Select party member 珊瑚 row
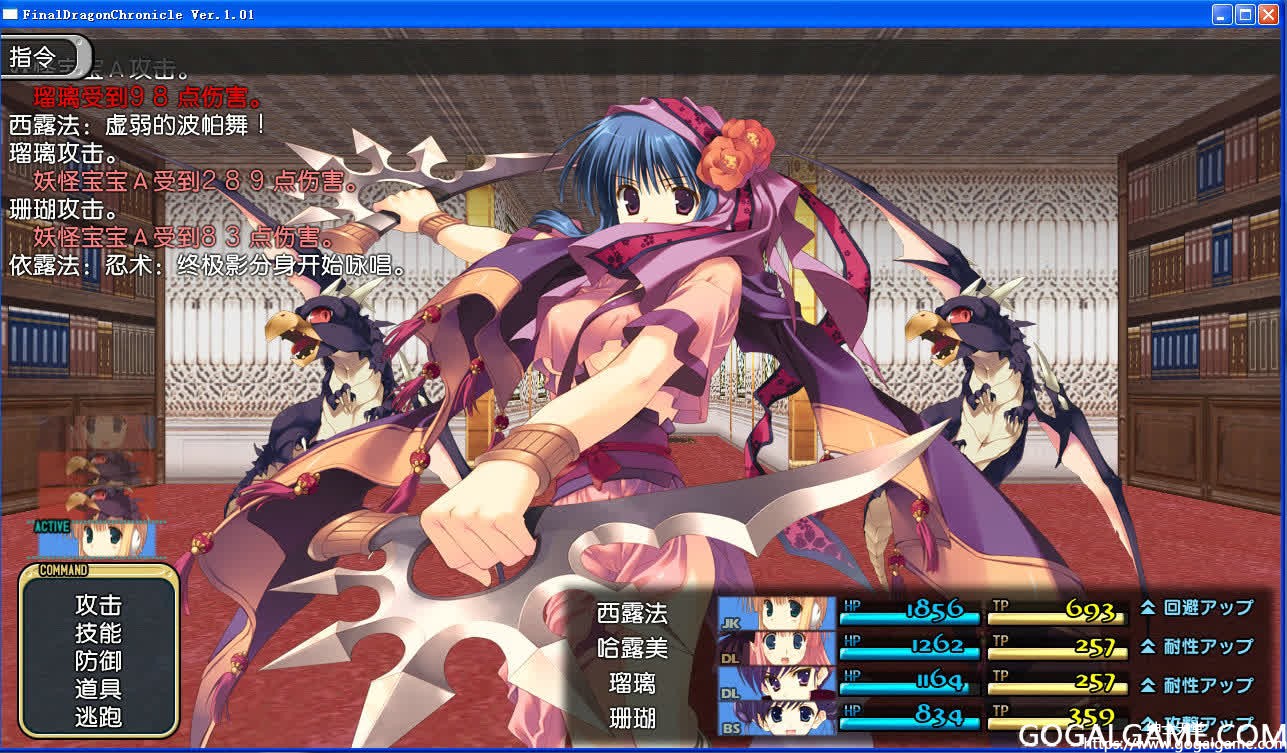This screenshot has height=753, width=1287. coord(632,718)
